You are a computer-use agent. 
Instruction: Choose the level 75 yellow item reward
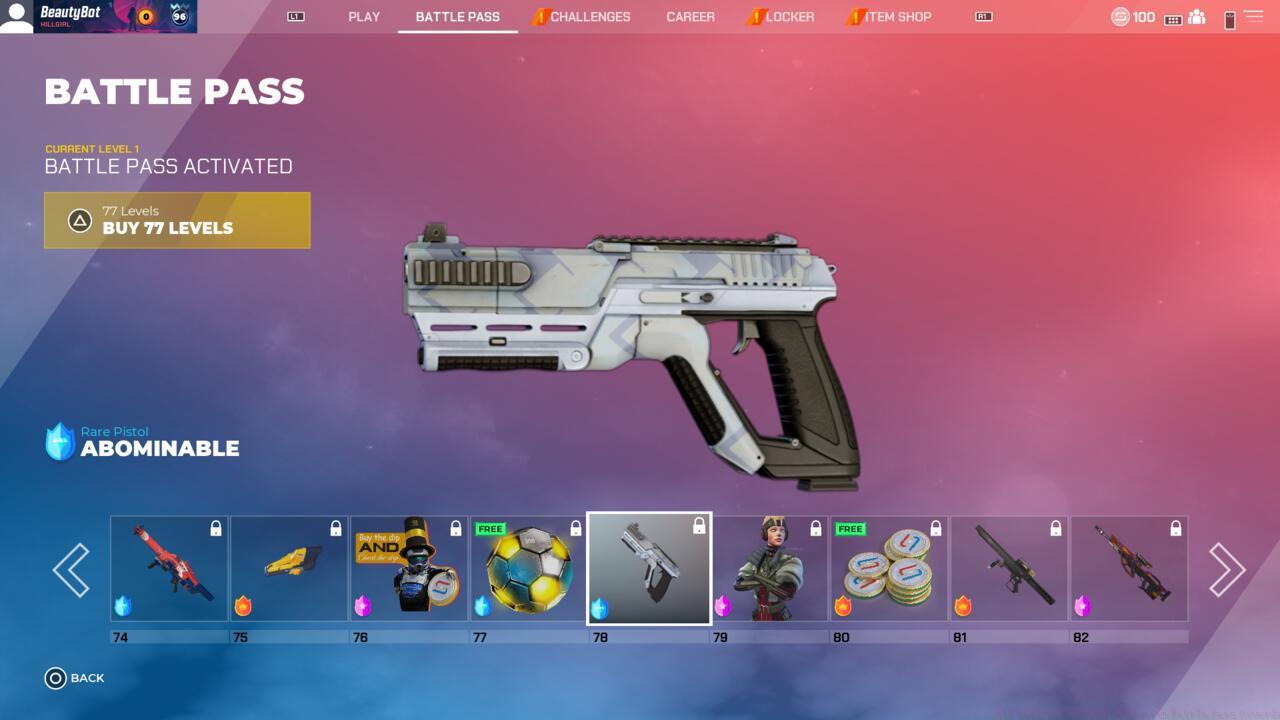[289, 569]
